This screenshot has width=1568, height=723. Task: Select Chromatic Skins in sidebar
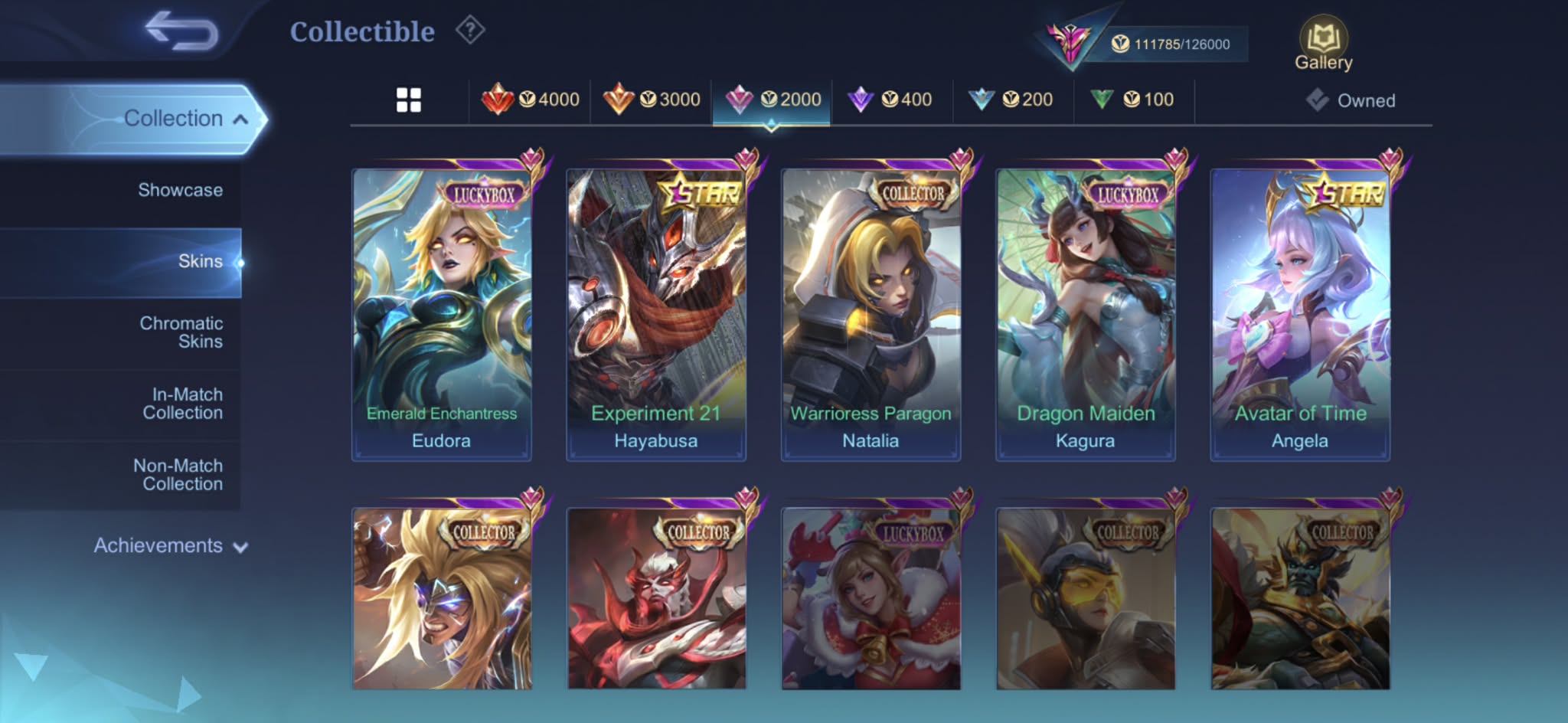click(x=181, y=332)
